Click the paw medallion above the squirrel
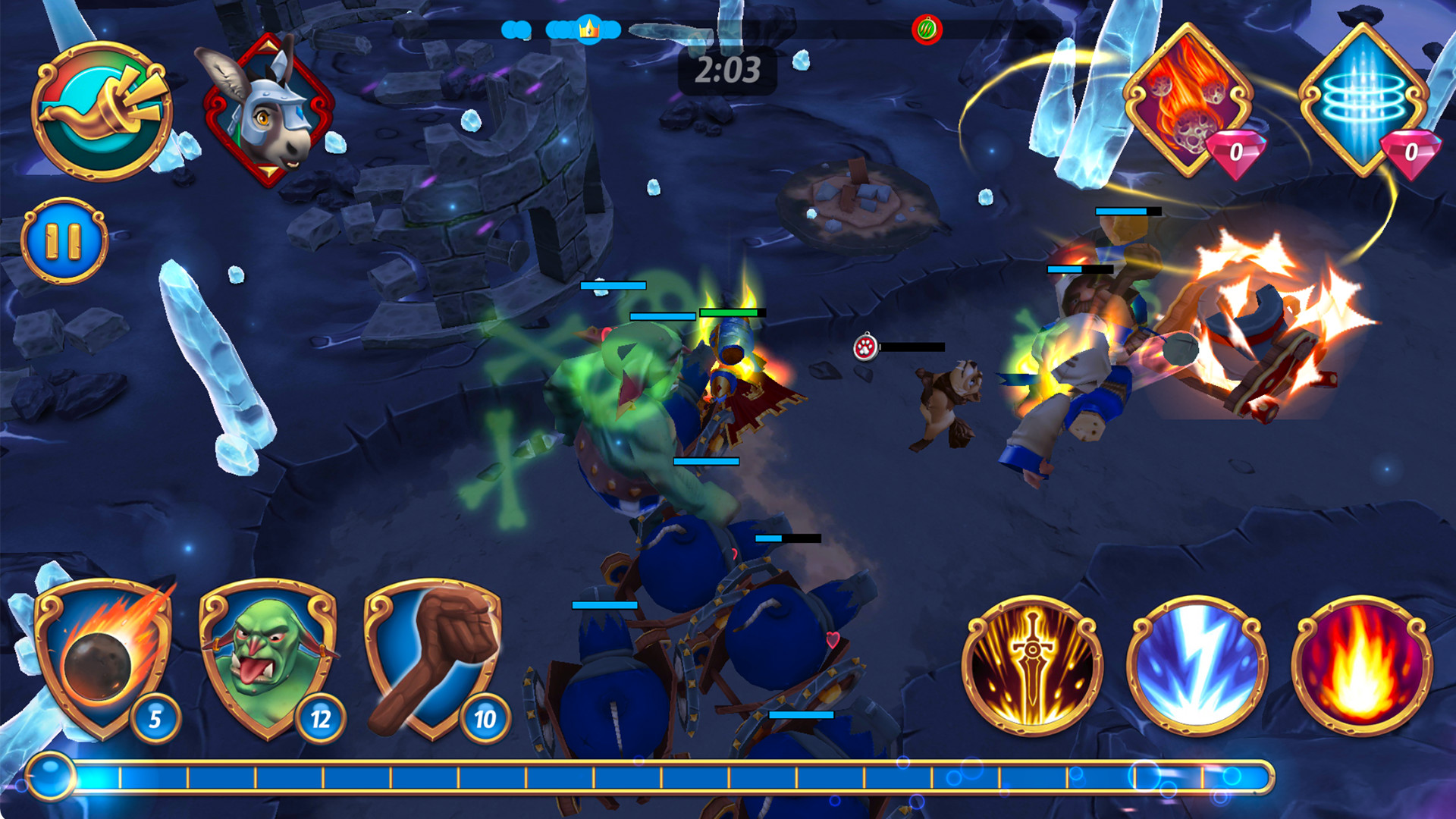The width and height of the screenshot is (1456, 819). point(867,347)
